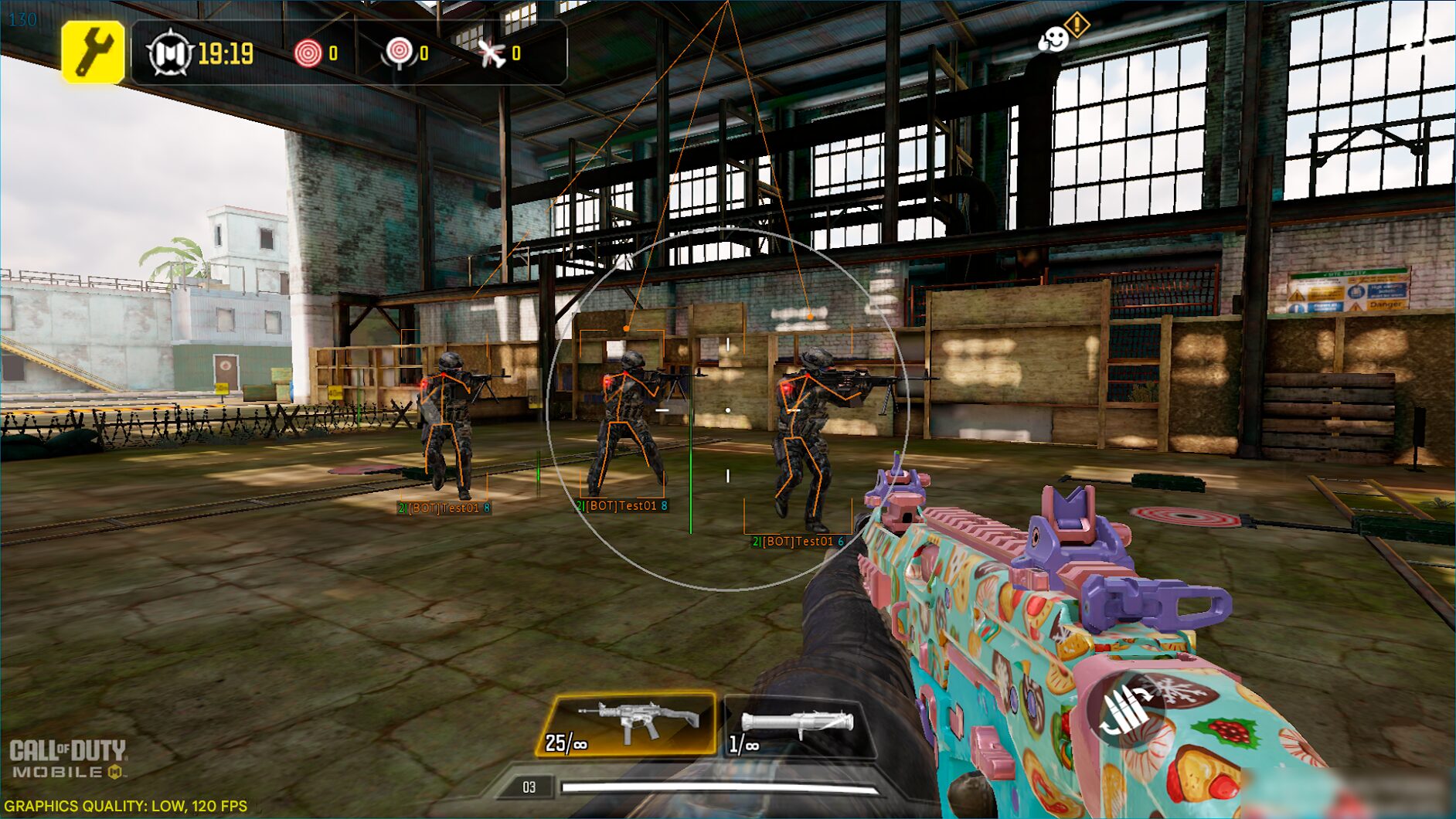Click the GRAPHICS QUALITY: LOW, 120 FPS text
The height and width of the screenshot is (819, 1456).
pos(124,806)
